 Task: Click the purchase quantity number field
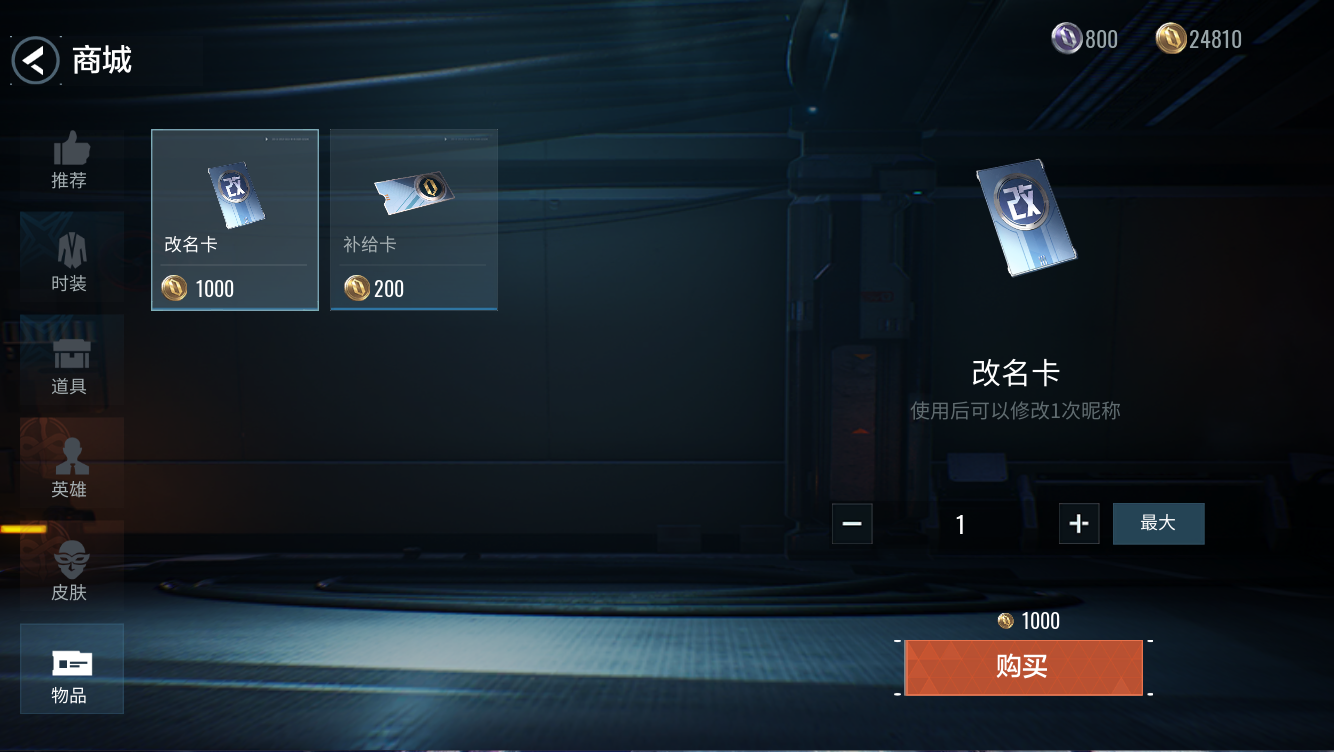[961, 524]
